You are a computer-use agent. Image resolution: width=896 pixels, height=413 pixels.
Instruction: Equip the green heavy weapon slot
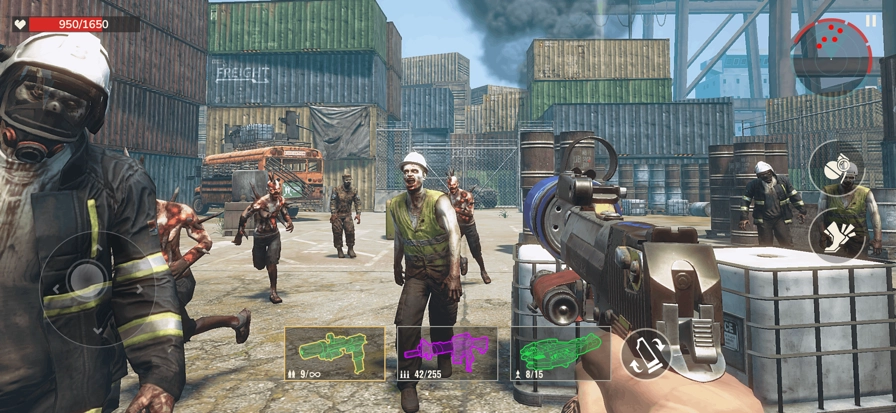coord(560,353)
